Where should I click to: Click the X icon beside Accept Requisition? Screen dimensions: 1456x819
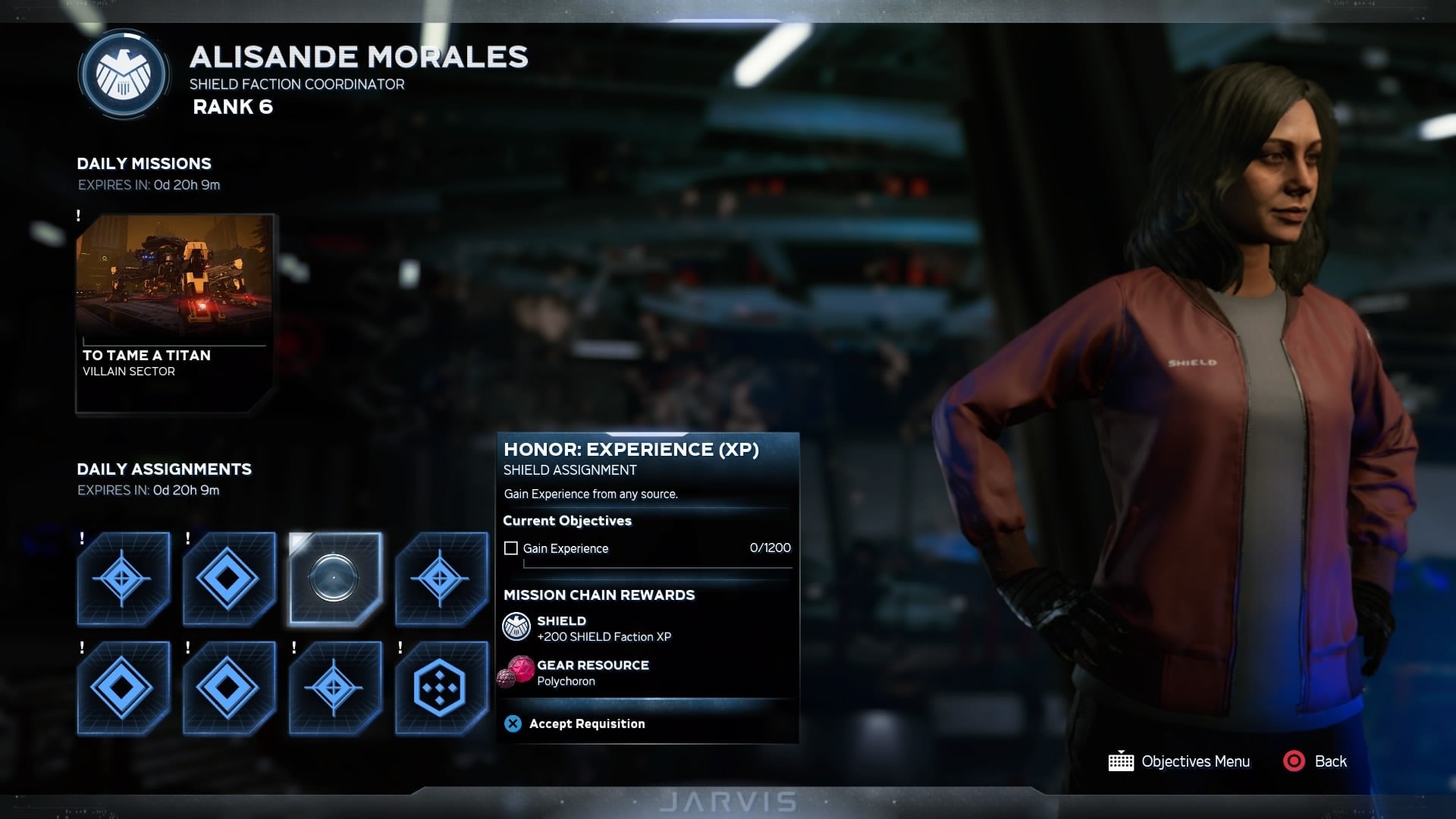pyautogui.click(x=512, y=723)
